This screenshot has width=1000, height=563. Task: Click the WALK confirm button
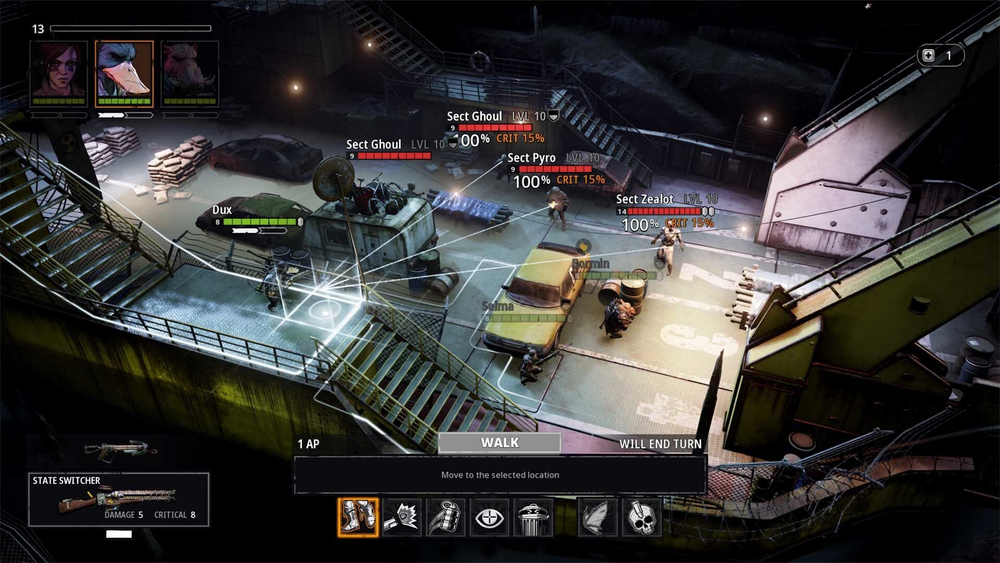pyautogui.click(x=500, y=443)
